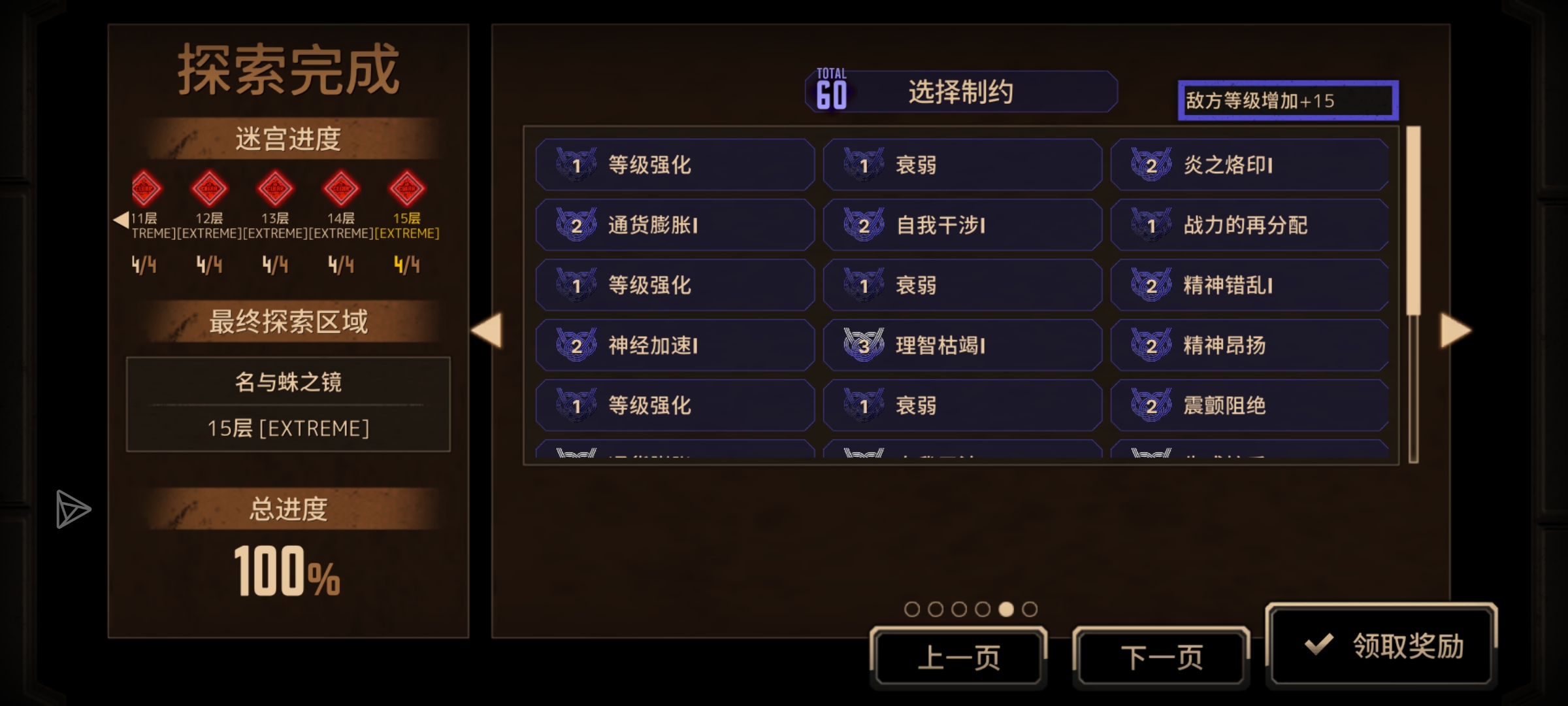Enable the 战力的再分配 constraint
This screenshot has height=706, width=1568.
click(1249, 225)
